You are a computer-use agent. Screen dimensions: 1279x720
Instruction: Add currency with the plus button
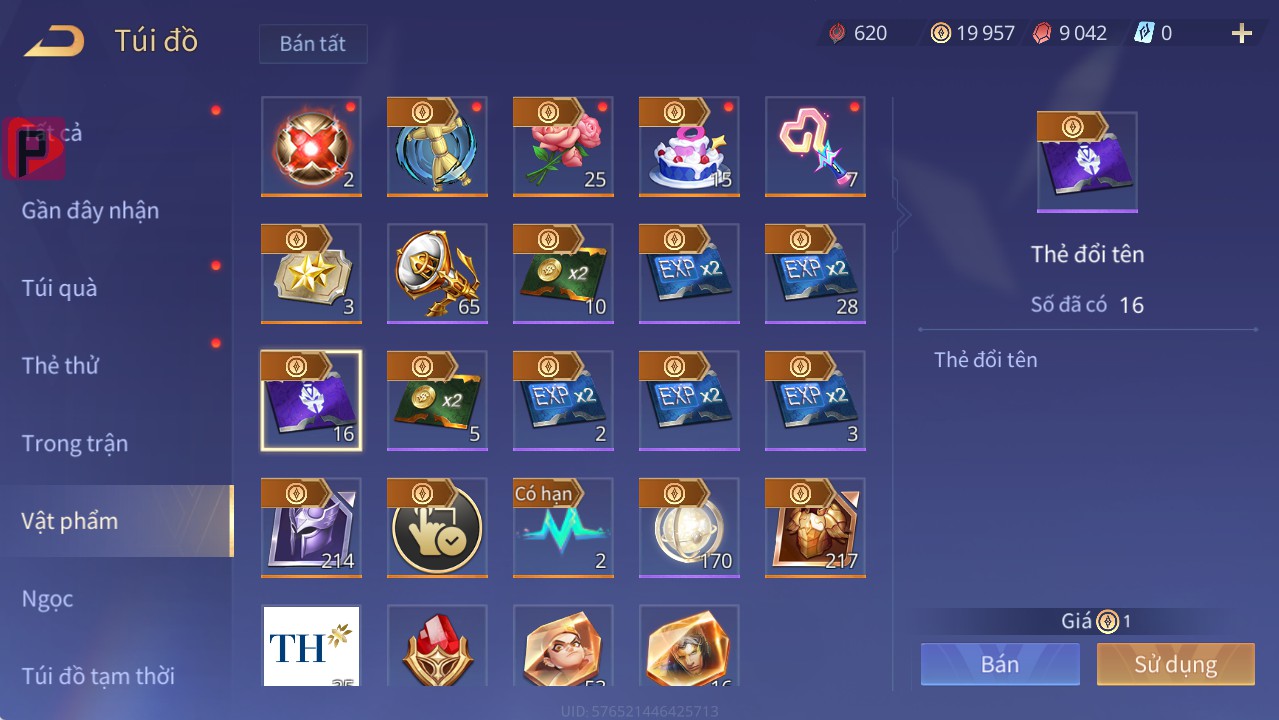pyautogui.click(x=1241, y=34)
